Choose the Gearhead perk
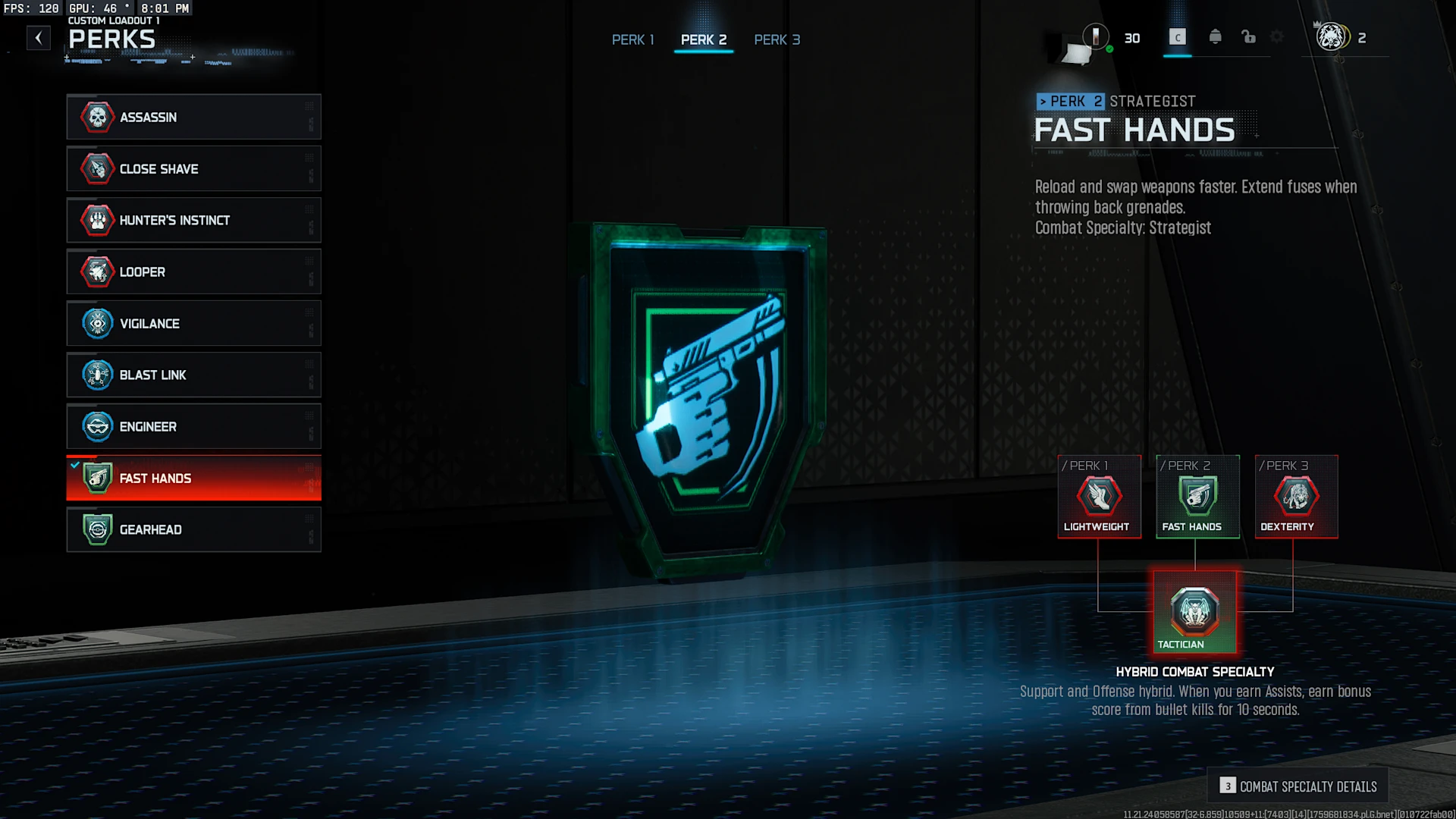The image size is (1456, 819). tap(193, 529)
